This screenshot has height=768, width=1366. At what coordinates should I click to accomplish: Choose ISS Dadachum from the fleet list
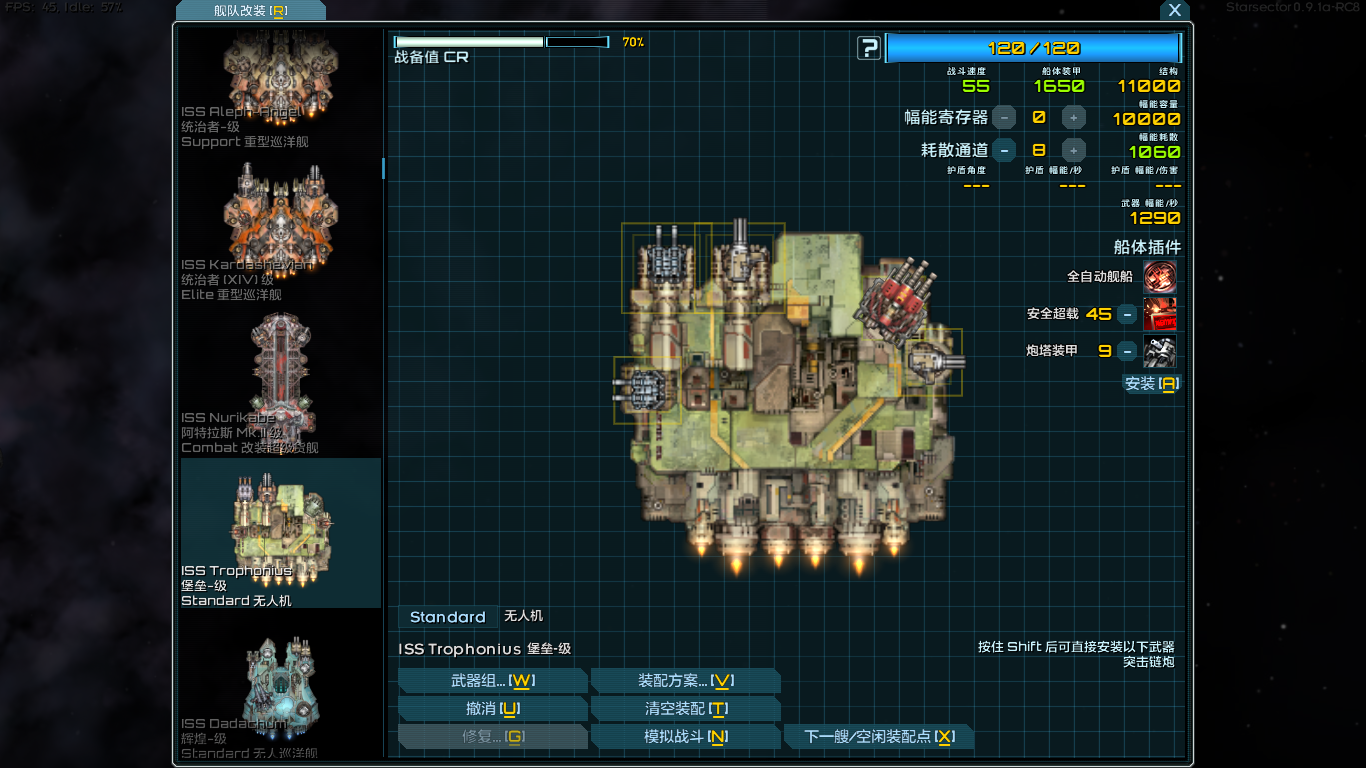pyautogui.click(x=280, y=692)
